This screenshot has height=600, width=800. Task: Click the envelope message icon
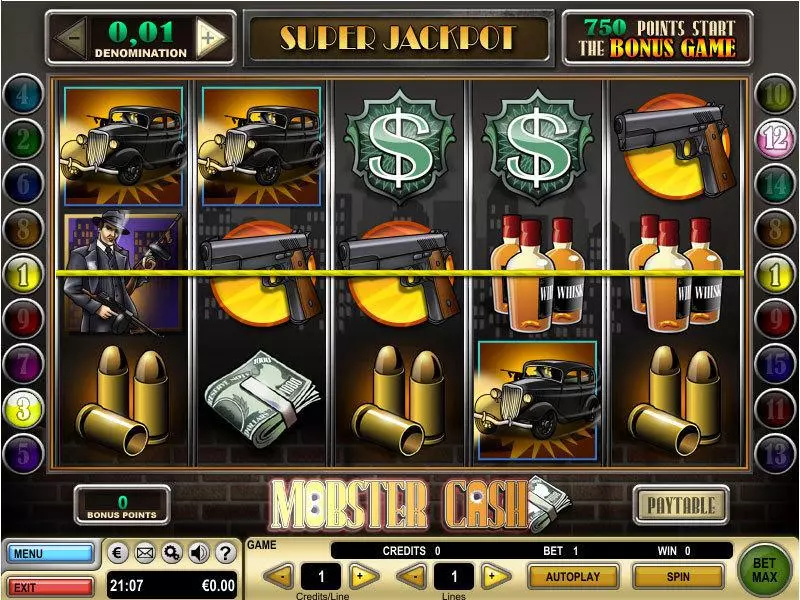coord(145,552)
